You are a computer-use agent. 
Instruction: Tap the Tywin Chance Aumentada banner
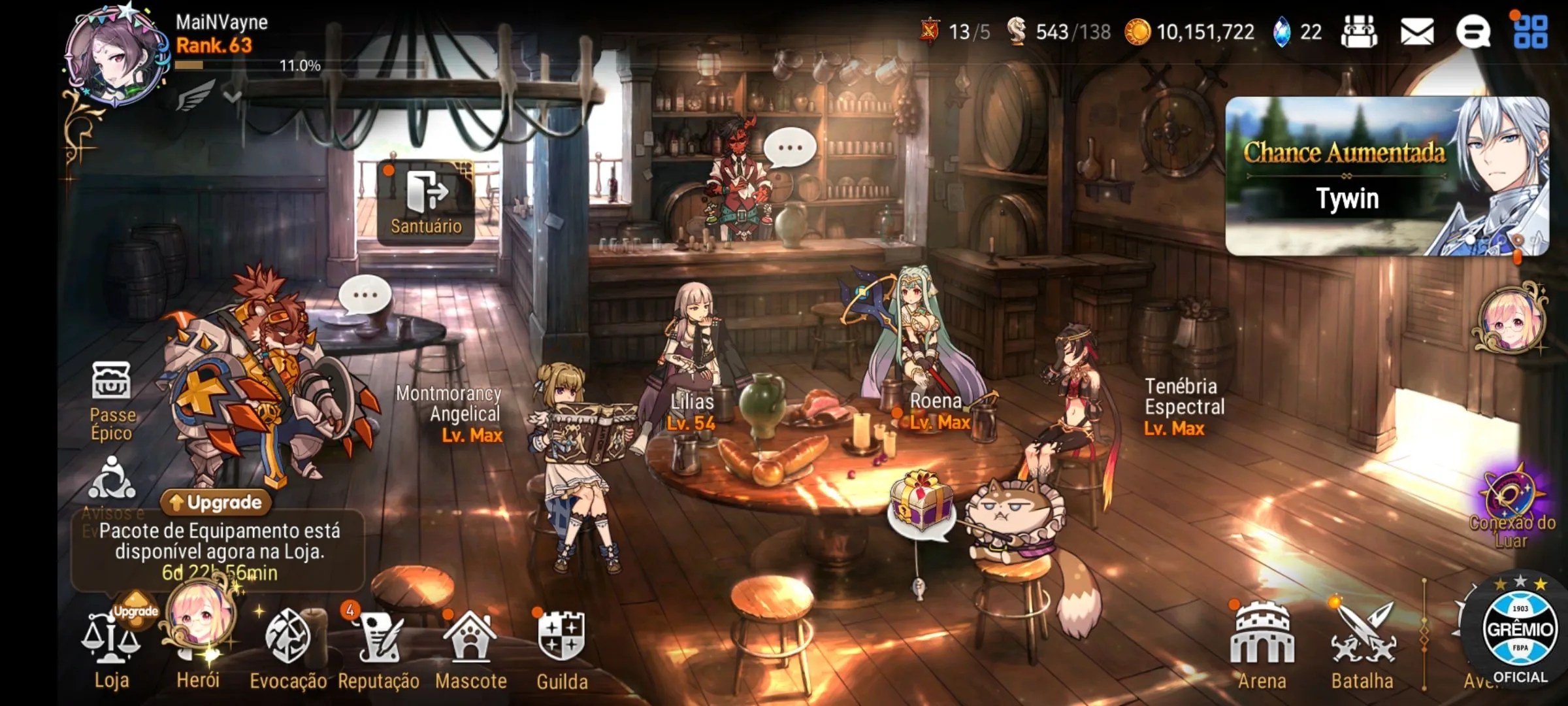(x=1386, y=175)
